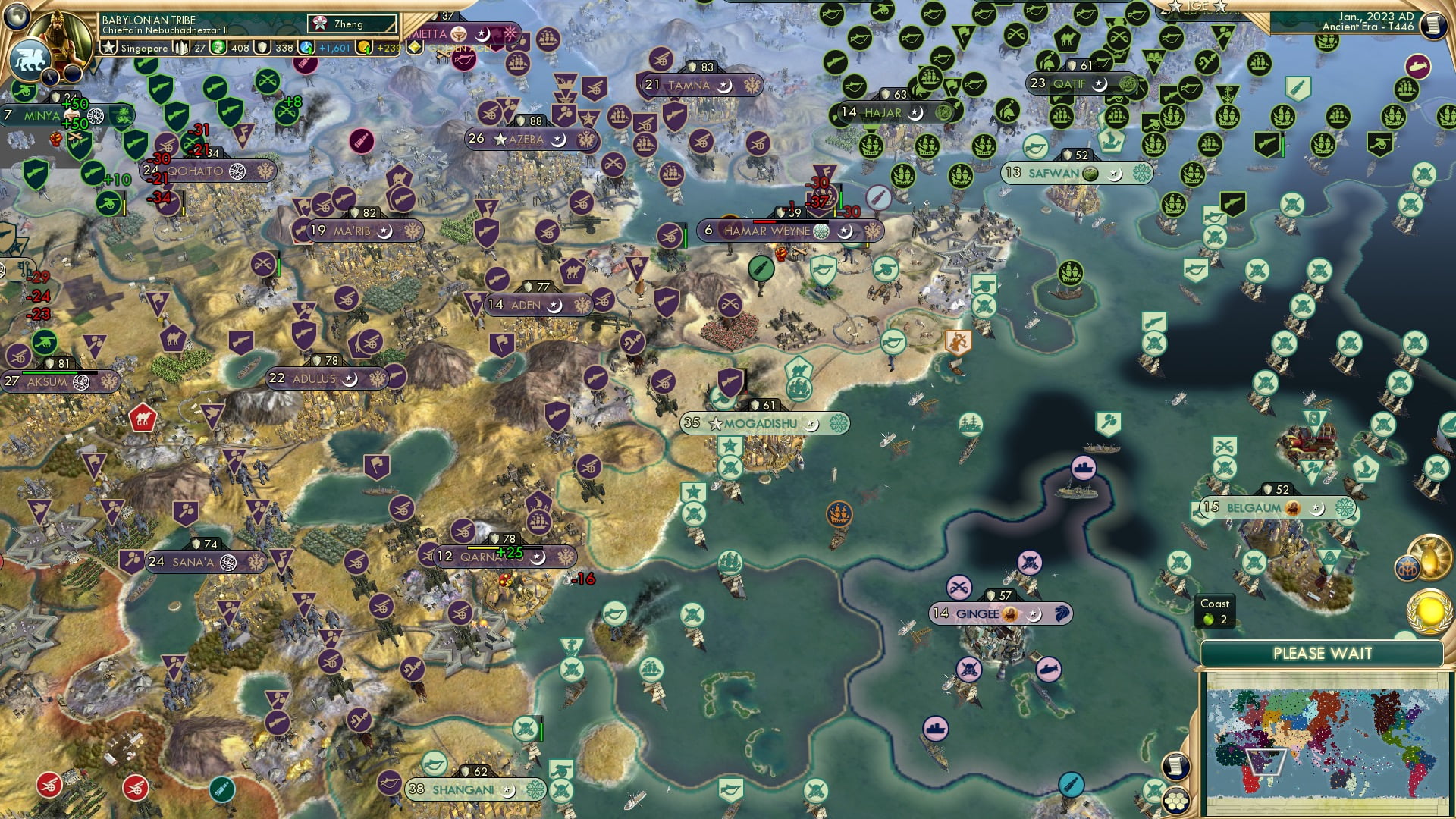Open the city screen for Mogadishu
1456x819 pixels.
[x=758, y=424]
